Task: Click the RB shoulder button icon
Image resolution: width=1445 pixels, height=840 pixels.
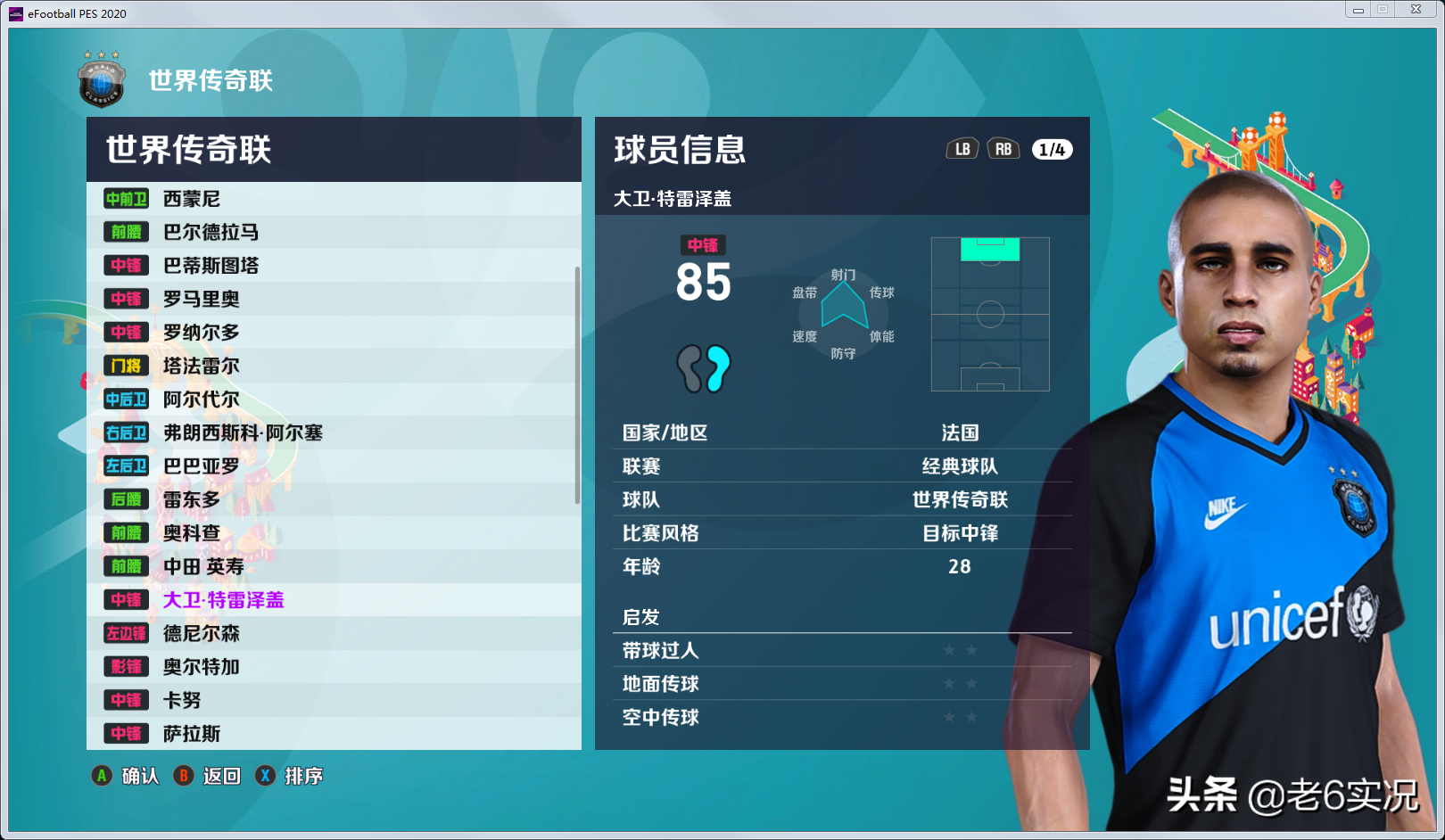Action: coord(1003,149)
